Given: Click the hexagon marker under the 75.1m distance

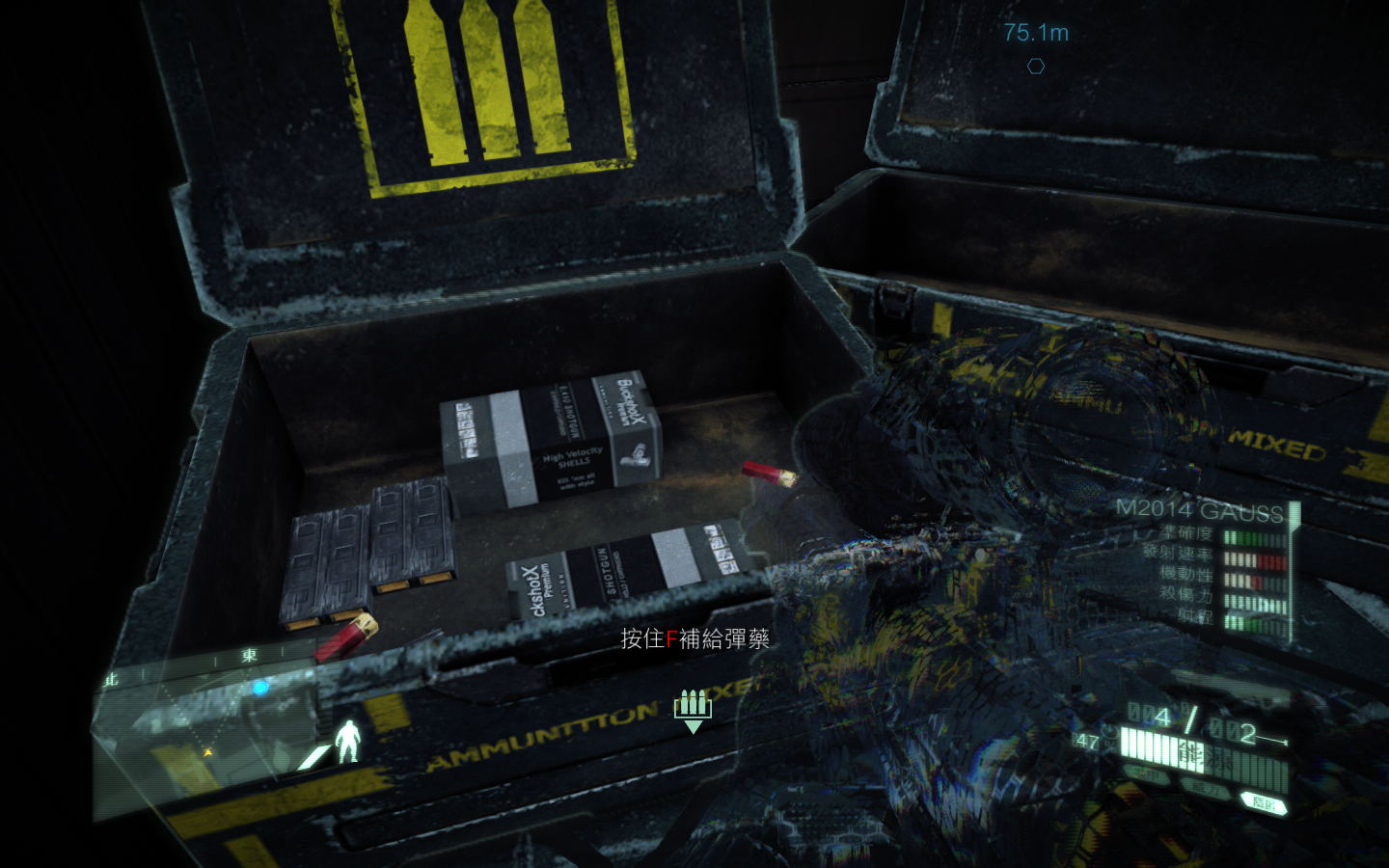Looking at the screenshot, I should pos(1035,66).
